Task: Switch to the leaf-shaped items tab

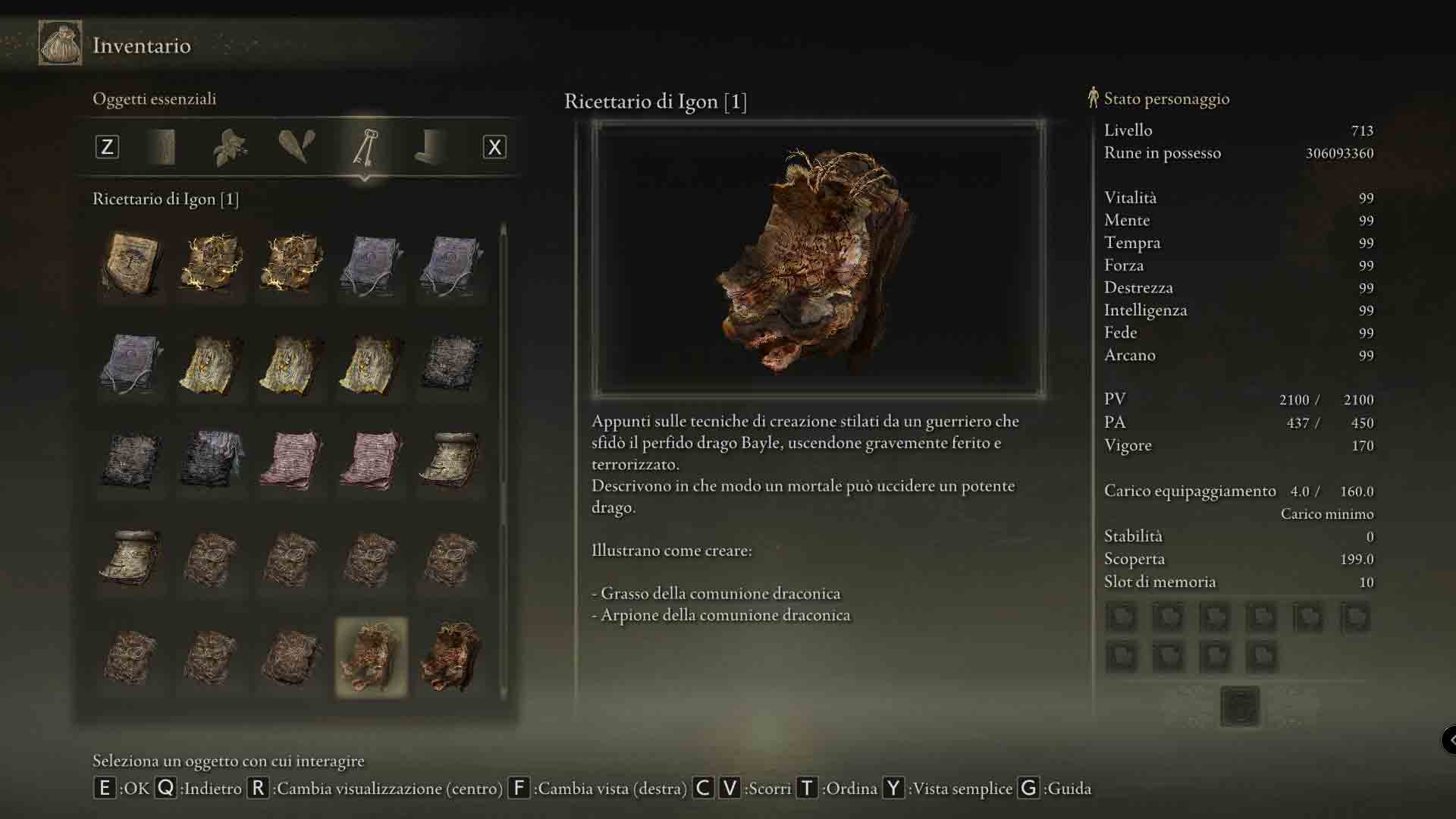Action: [297, 146]
